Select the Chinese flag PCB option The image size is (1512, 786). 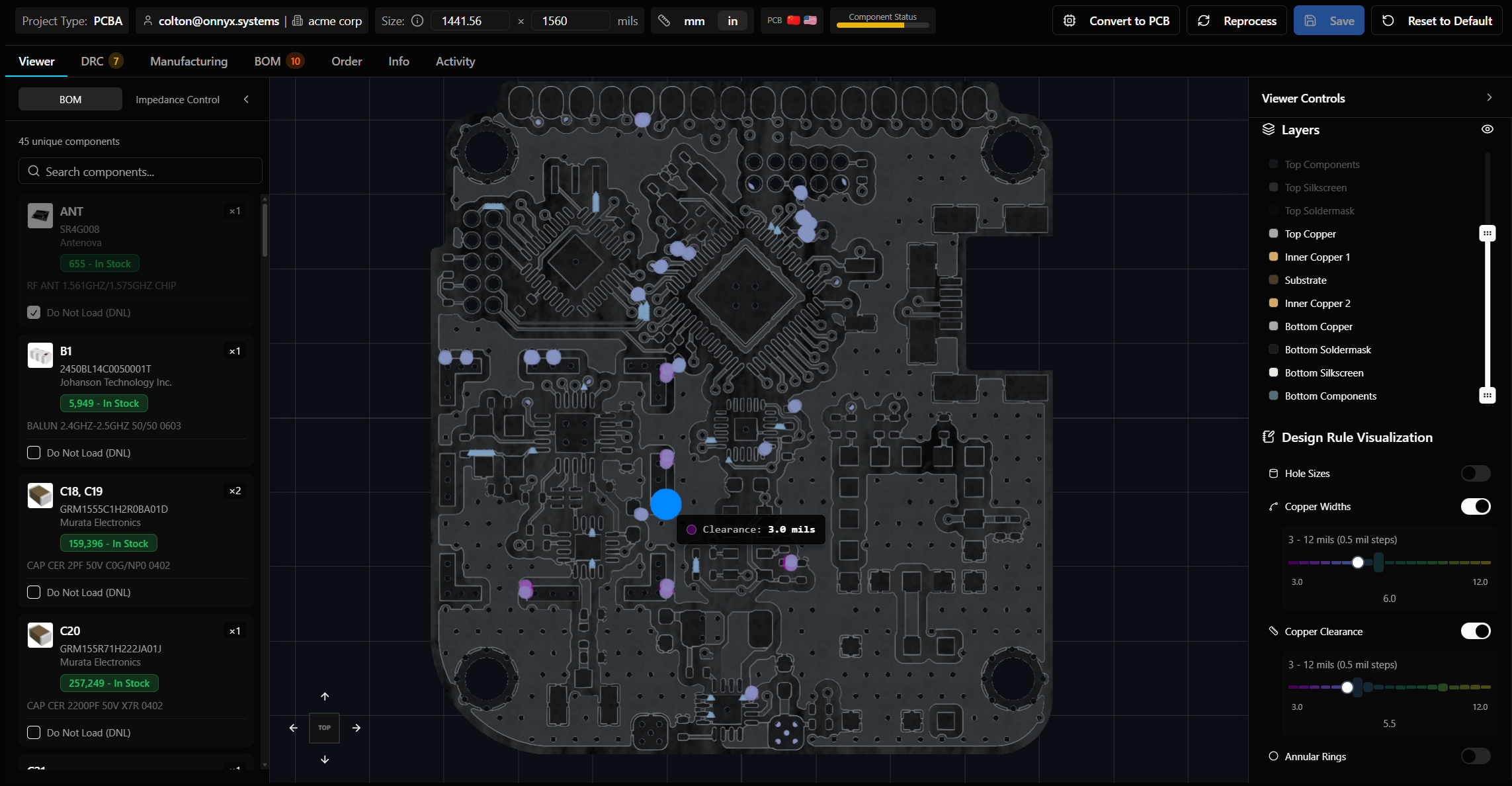click(793, 21)
